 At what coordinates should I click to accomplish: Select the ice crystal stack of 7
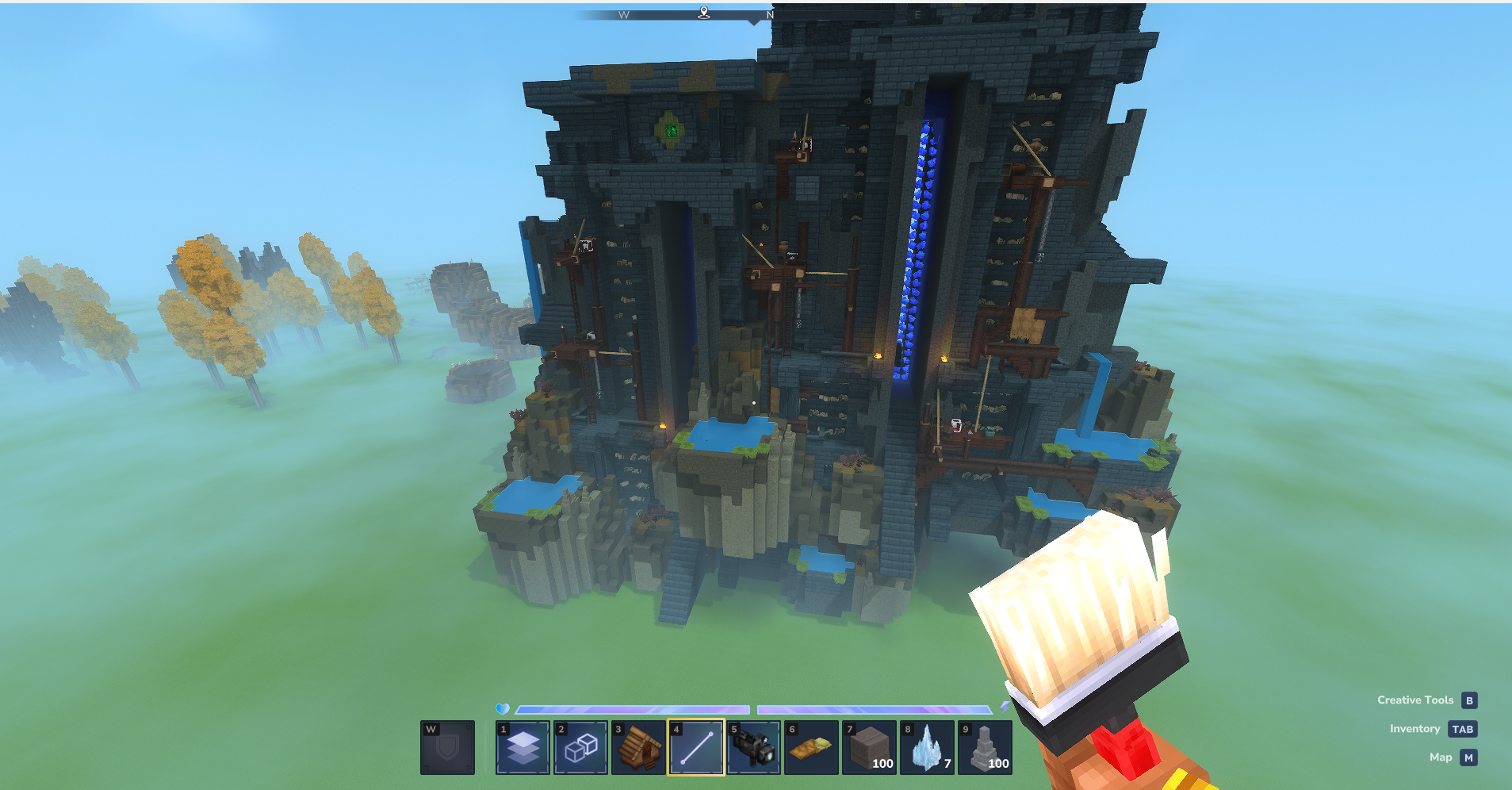pyautogui.click(x=927, y=747)
